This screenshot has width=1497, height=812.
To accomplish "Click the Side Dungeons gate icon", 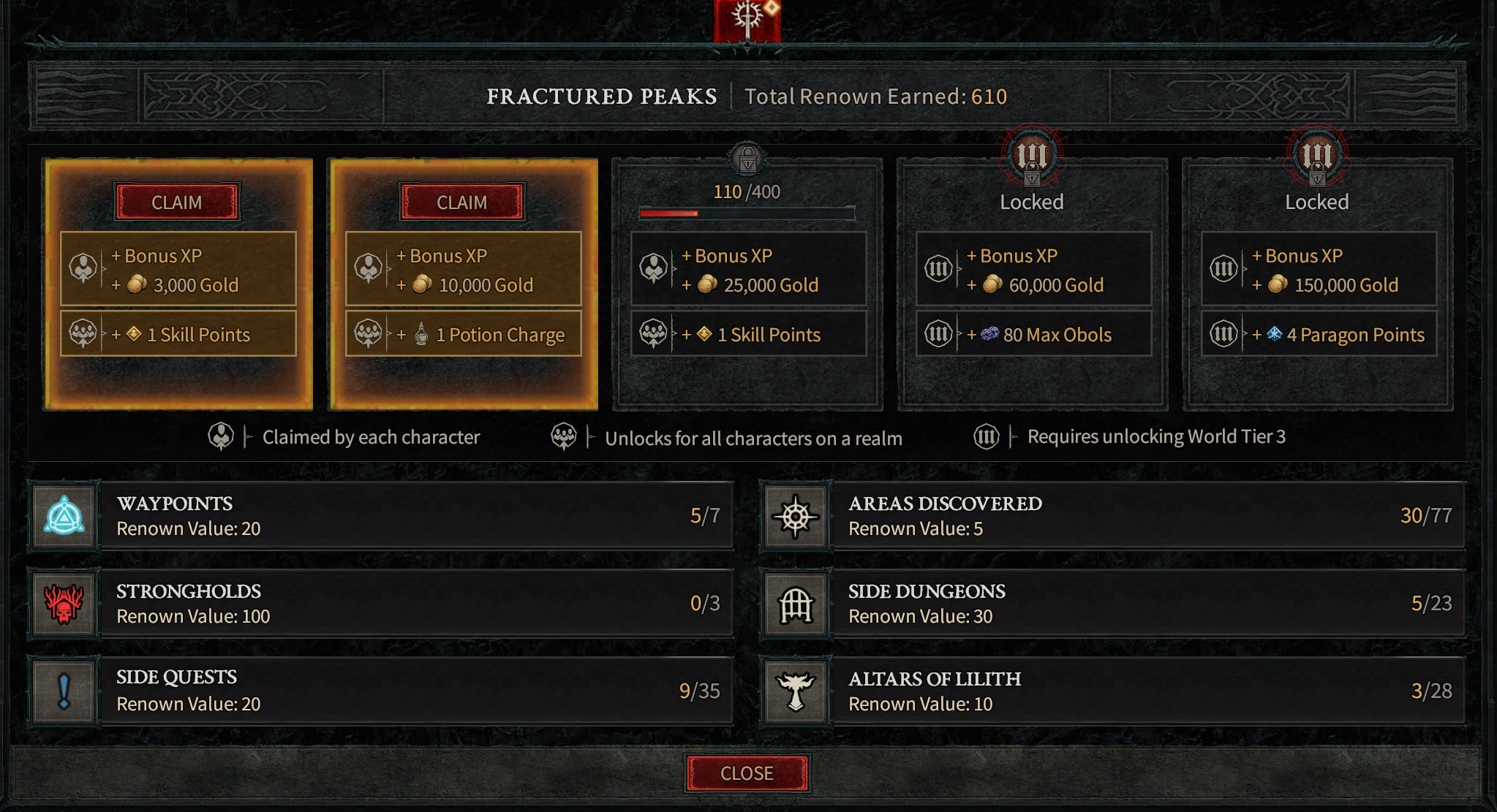I will 797,604.
